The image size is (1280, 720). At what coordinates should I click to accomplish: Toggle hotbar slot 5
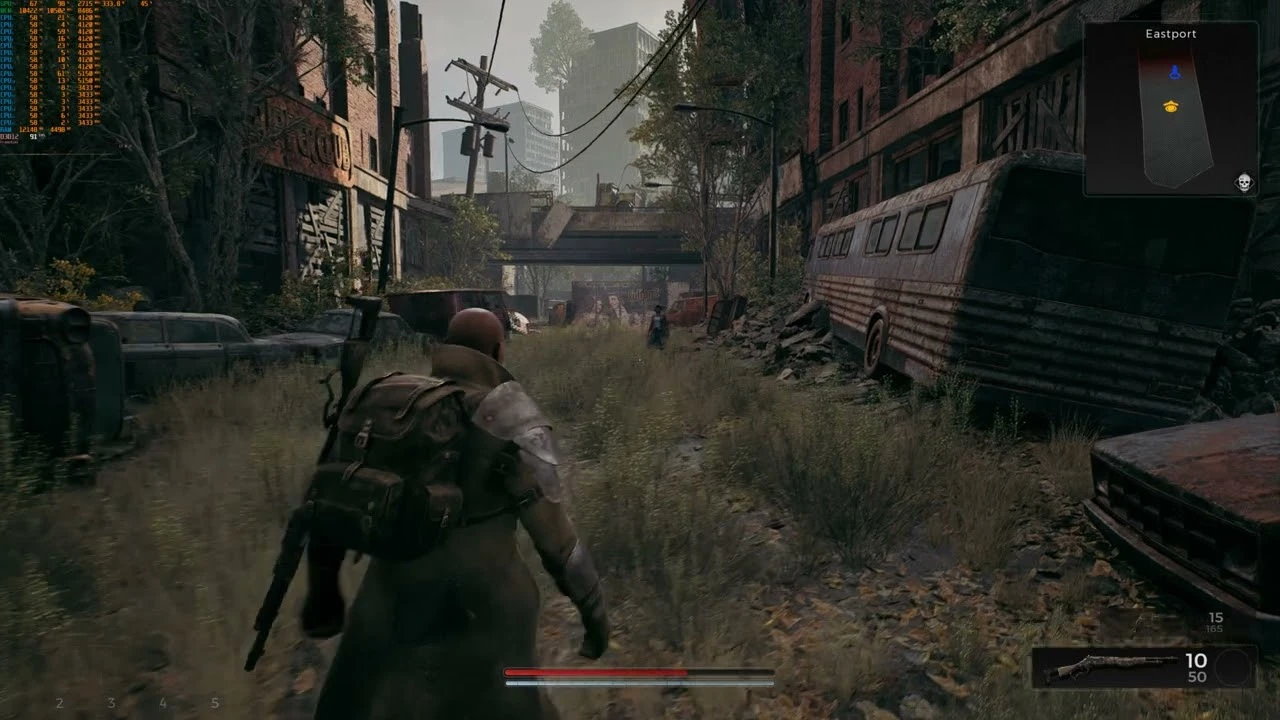pyautogui.click(x=214, y=700)
